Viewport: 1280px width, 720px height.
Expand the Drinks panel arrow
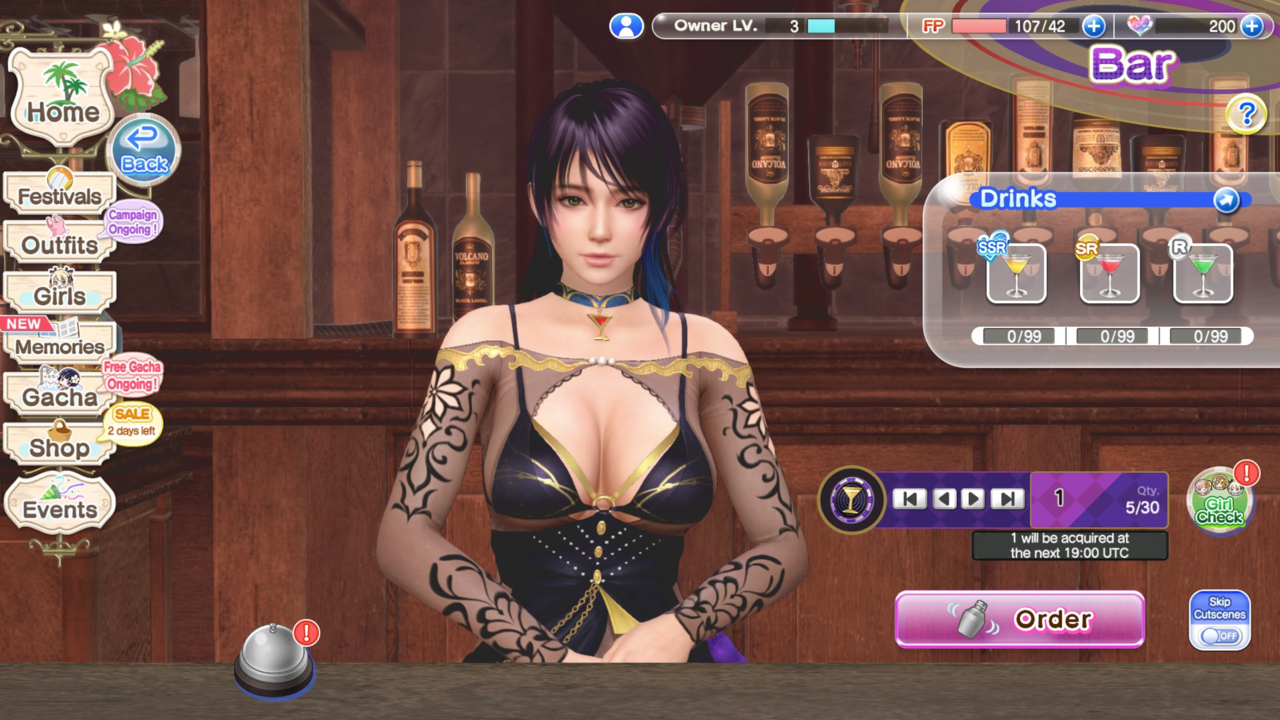tap(1226, 200)
